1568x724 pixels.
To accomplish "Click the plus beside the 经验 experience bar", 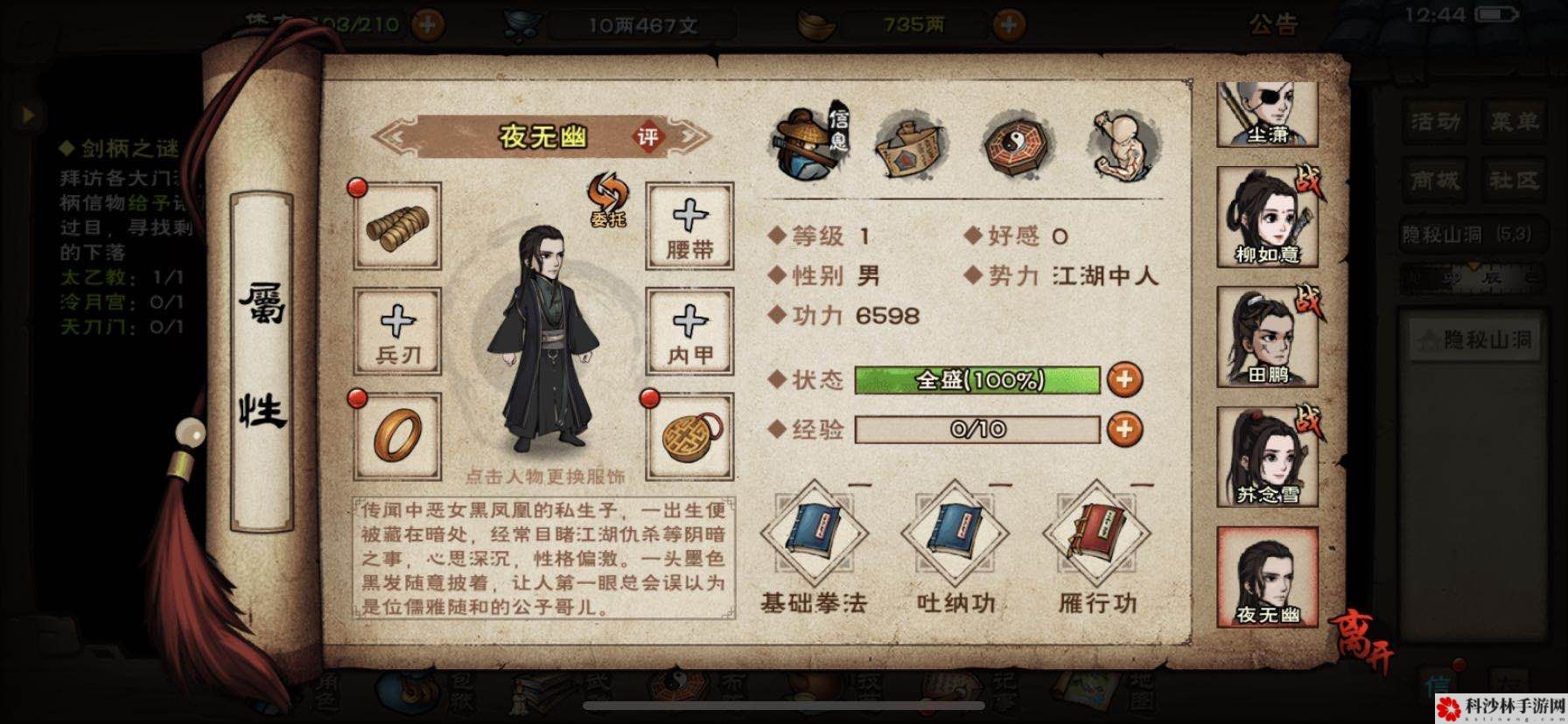I will coord(1126,429).
